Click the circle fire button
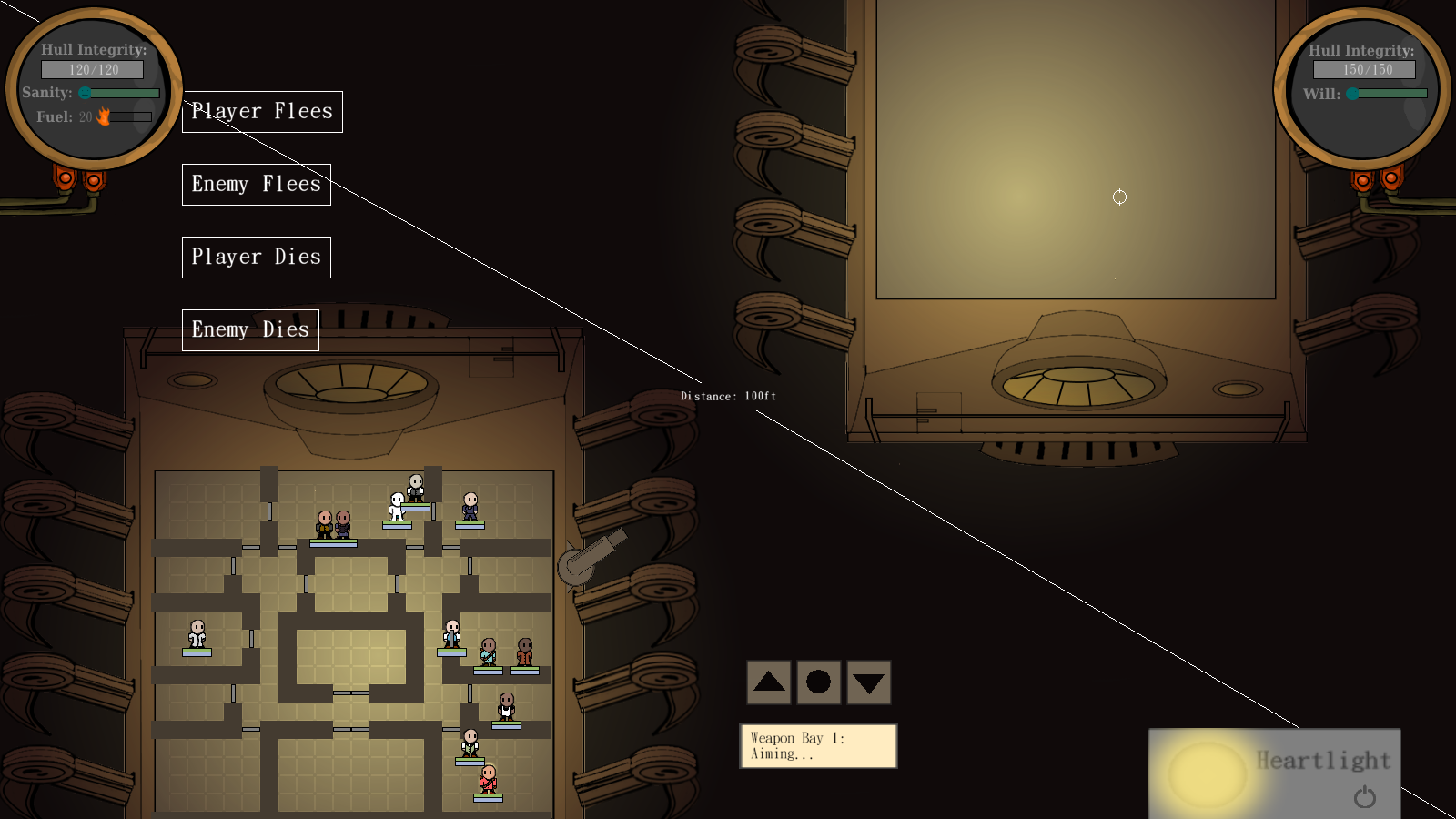Viewport: 1456px width, 819px height. (818, 682)
